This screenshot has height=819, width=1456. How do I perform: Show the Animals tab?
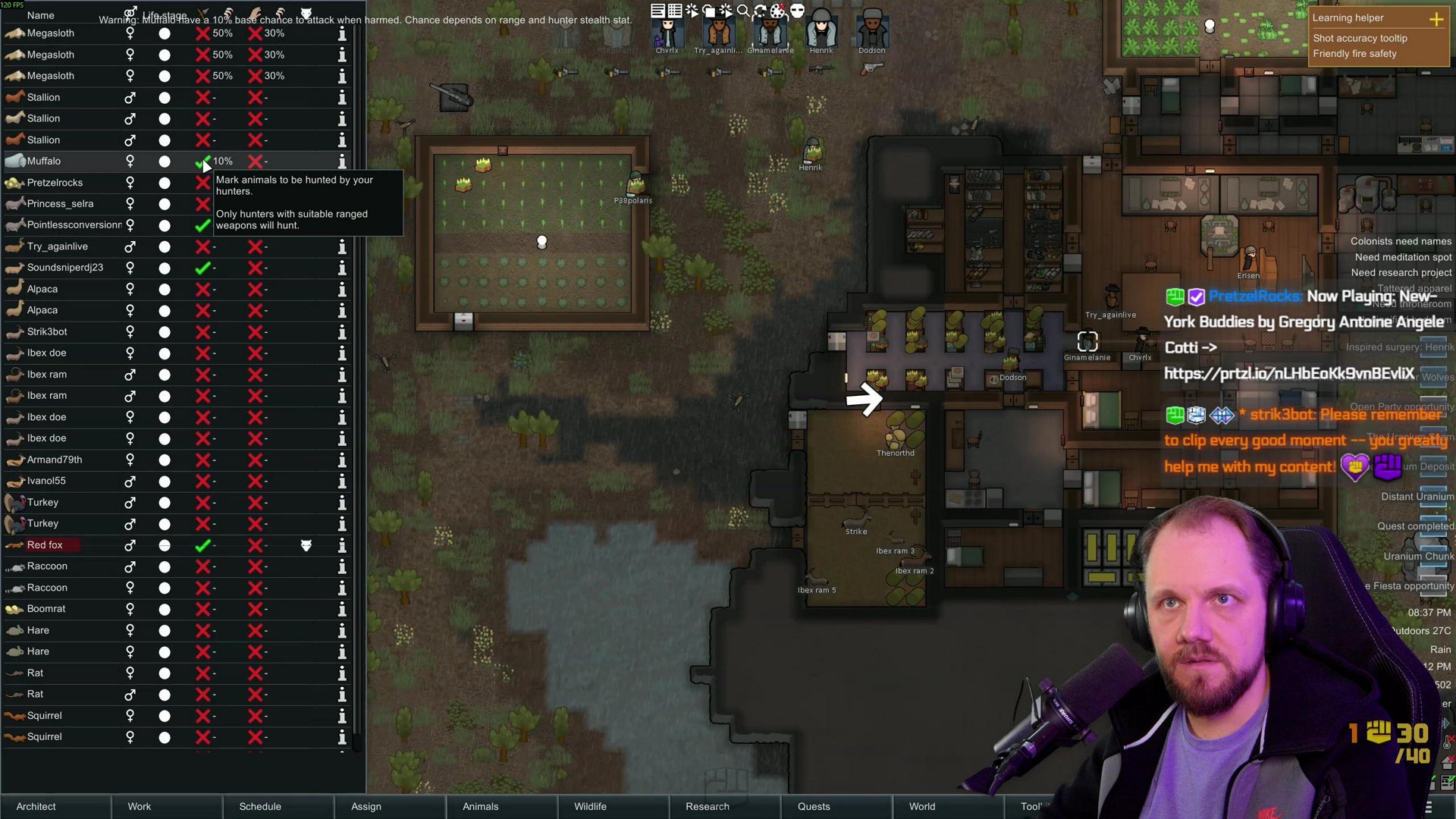click(481, 806)
